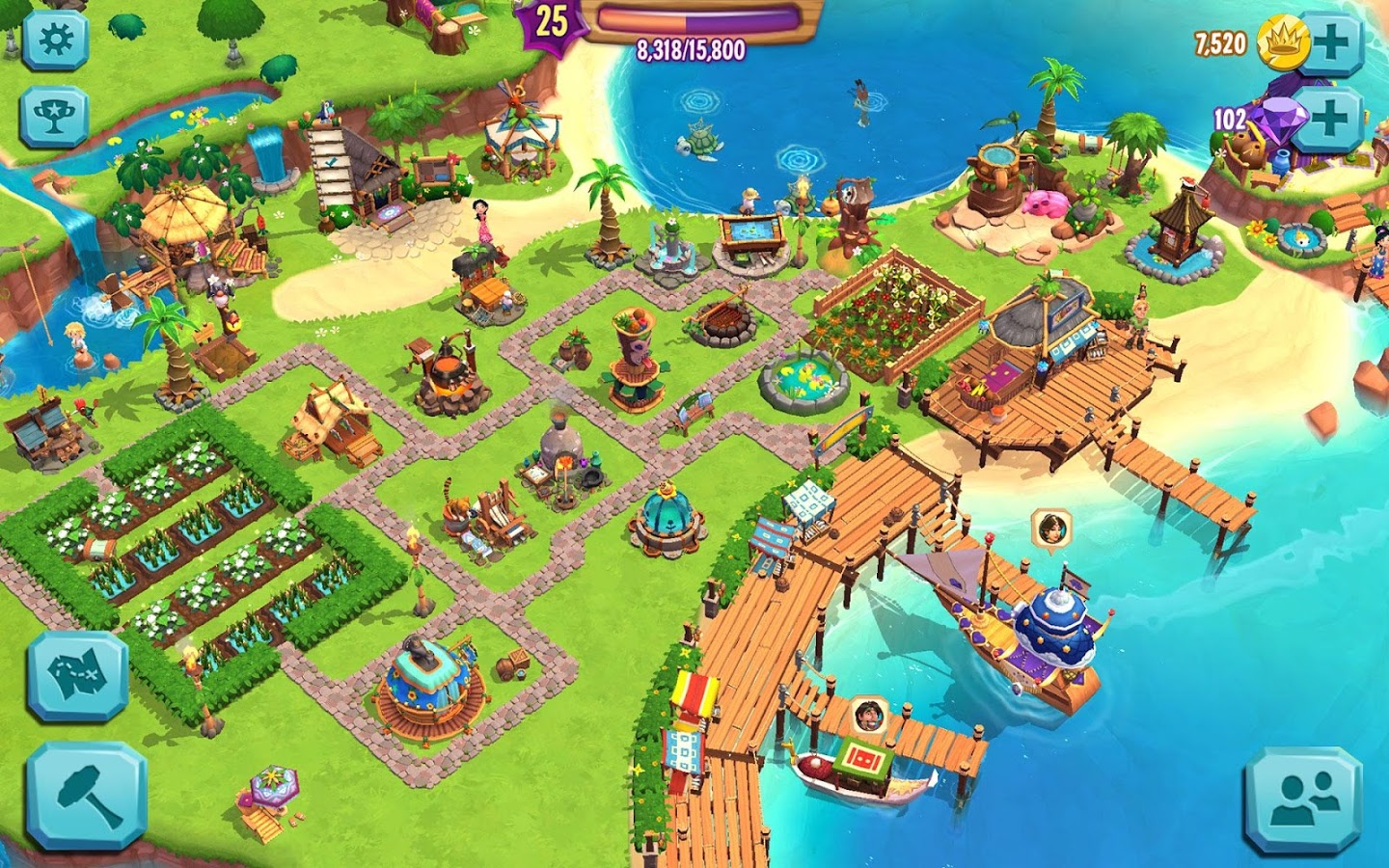1389x868 pixels.
Task: Open the gear settings menu
Action: [55, 39]
